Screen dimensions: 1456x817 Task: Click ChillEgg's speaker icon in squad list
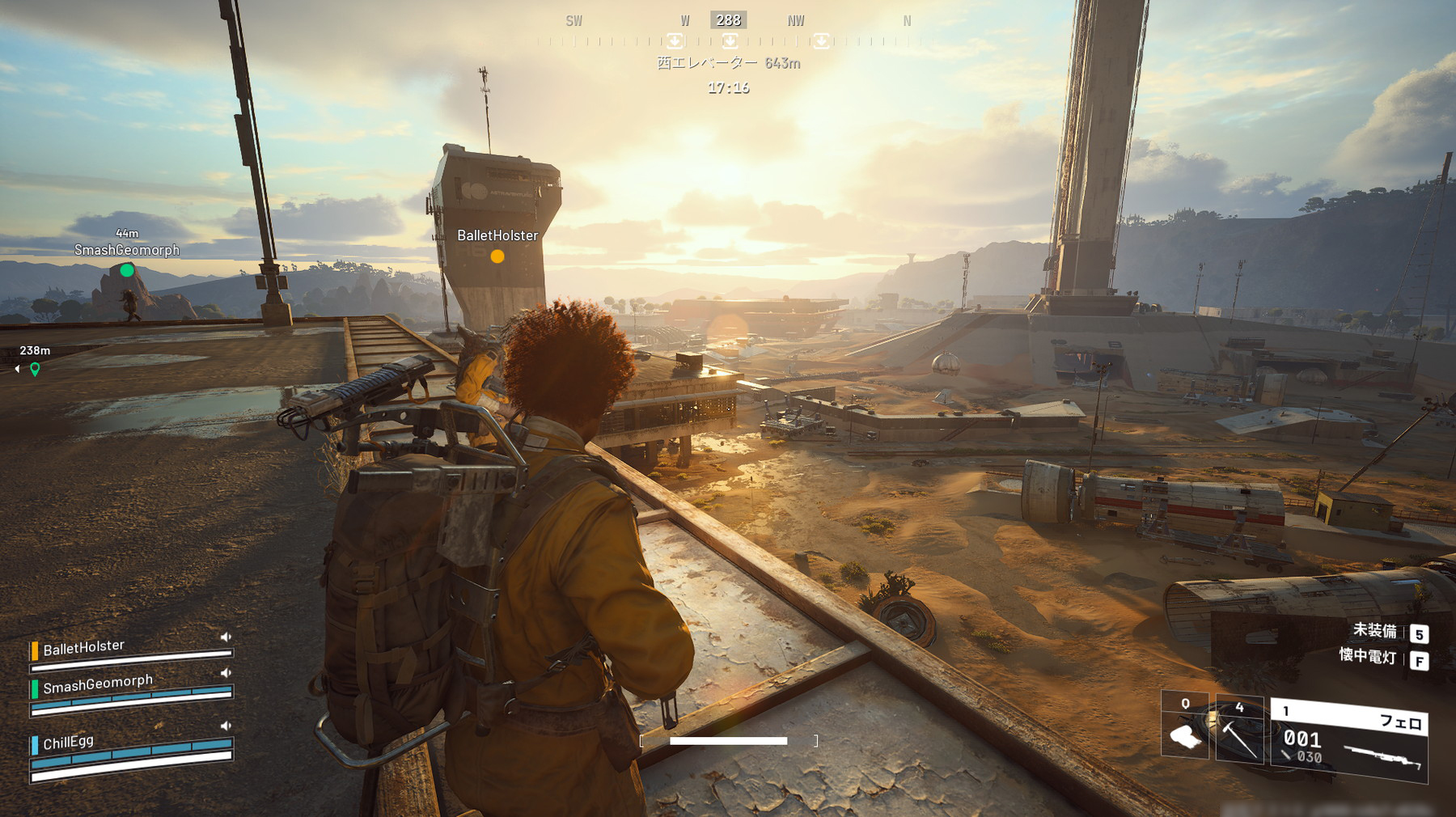(x=226, y=726)
